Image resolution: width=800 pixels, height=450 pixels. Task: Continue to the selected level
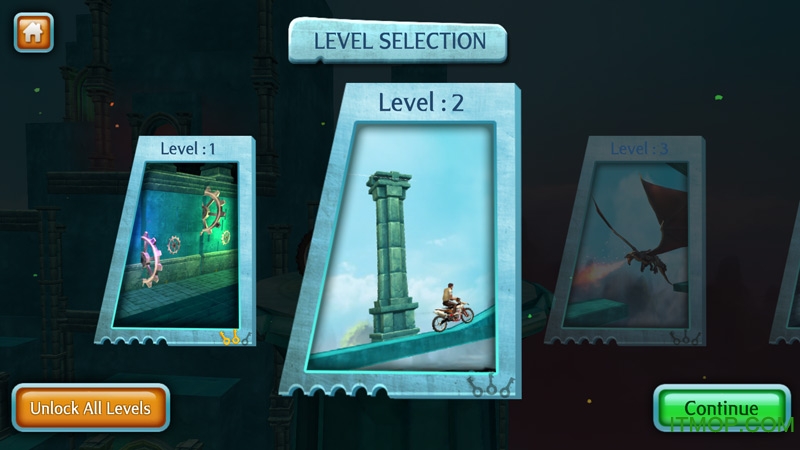point(721,408)
